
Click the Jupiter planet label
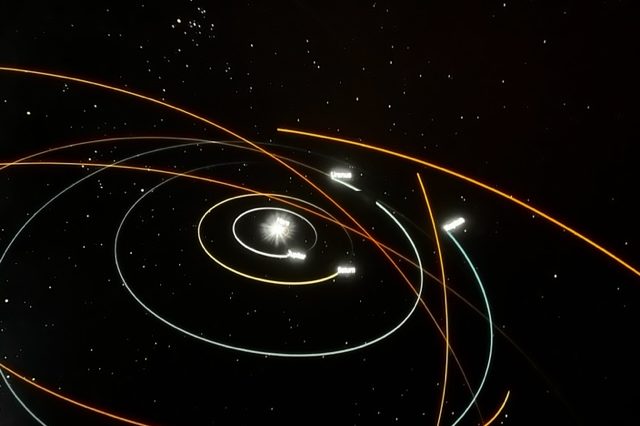pyautogui.click(x=296, y=254)
